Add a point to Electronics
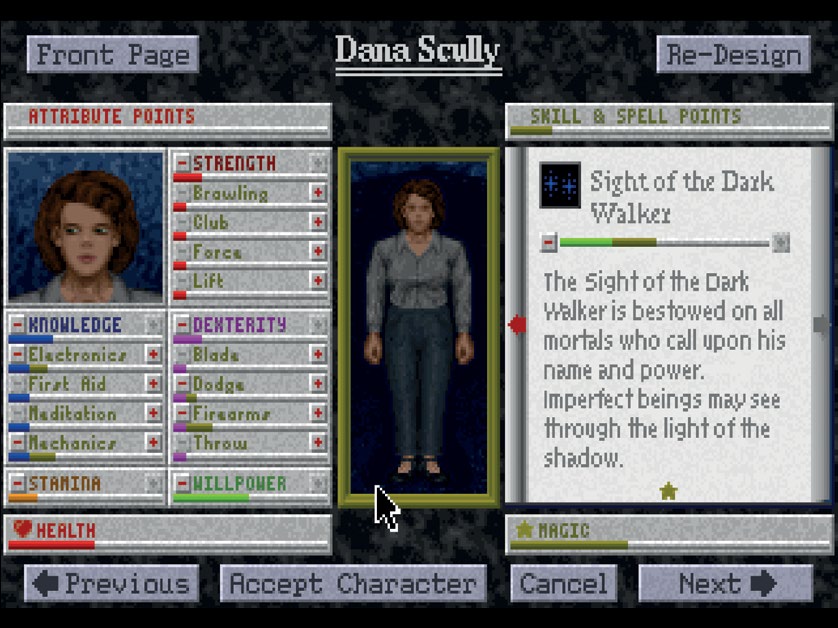 pyautogui.click(x=153, y=355)
